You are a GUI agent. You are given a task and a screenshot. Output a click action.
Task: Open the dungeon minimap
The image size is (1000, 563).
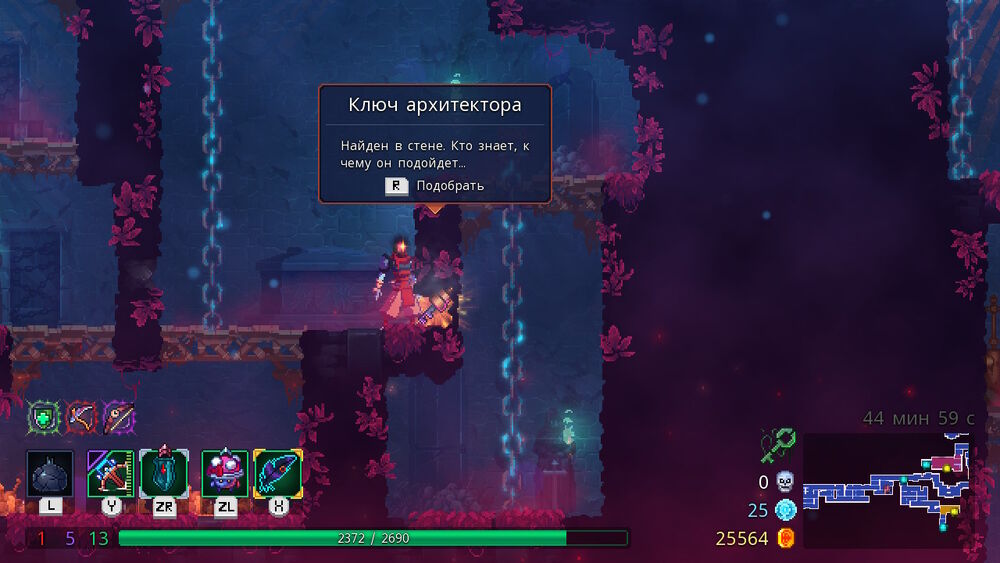pos(886,490)
